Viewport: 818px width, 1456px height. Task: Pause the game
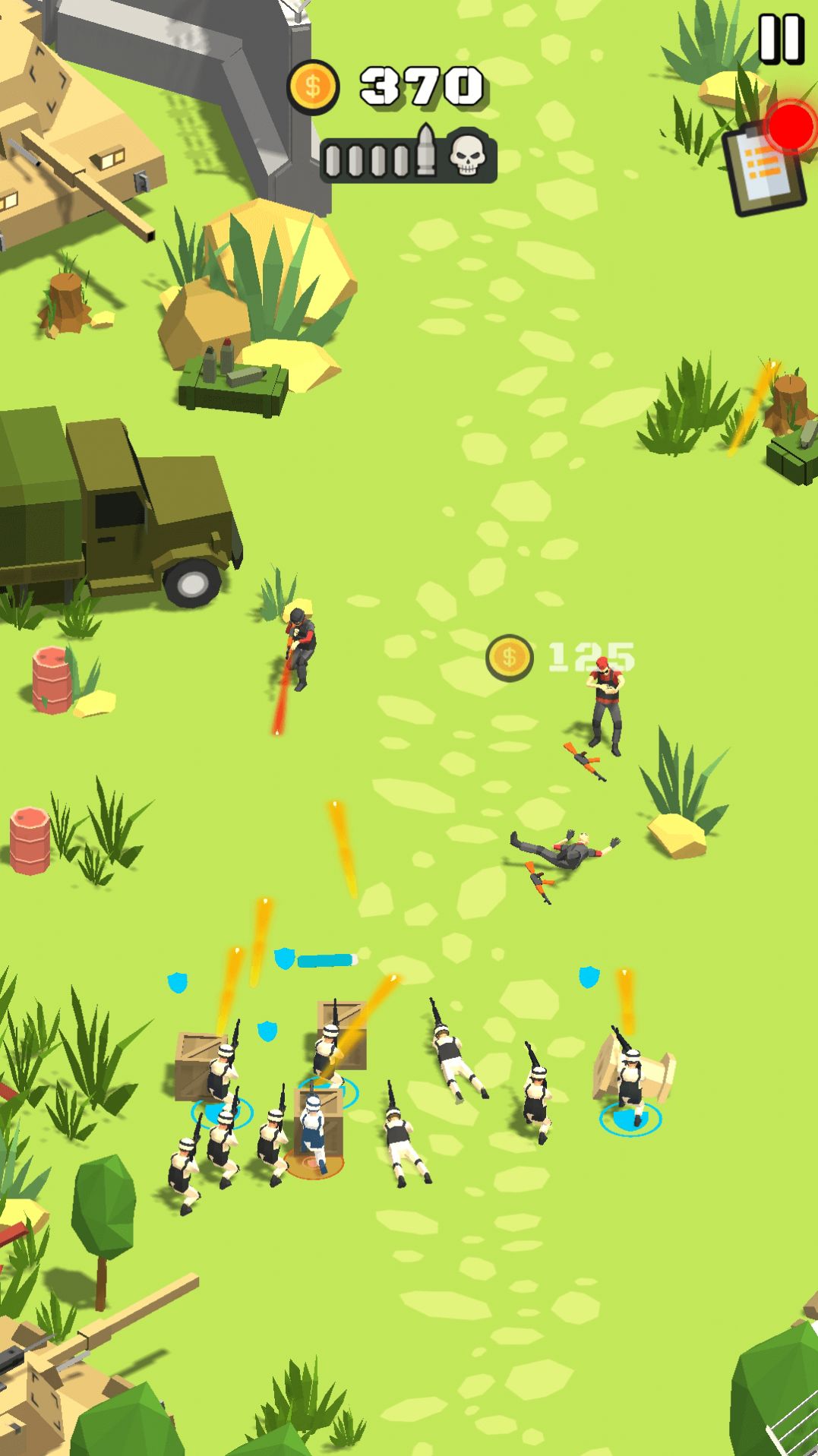click(781, 38)
